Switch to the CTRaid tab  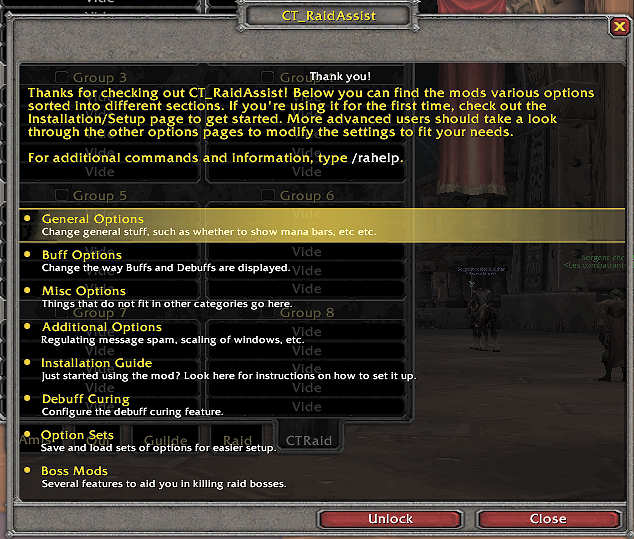click(307, 439)
